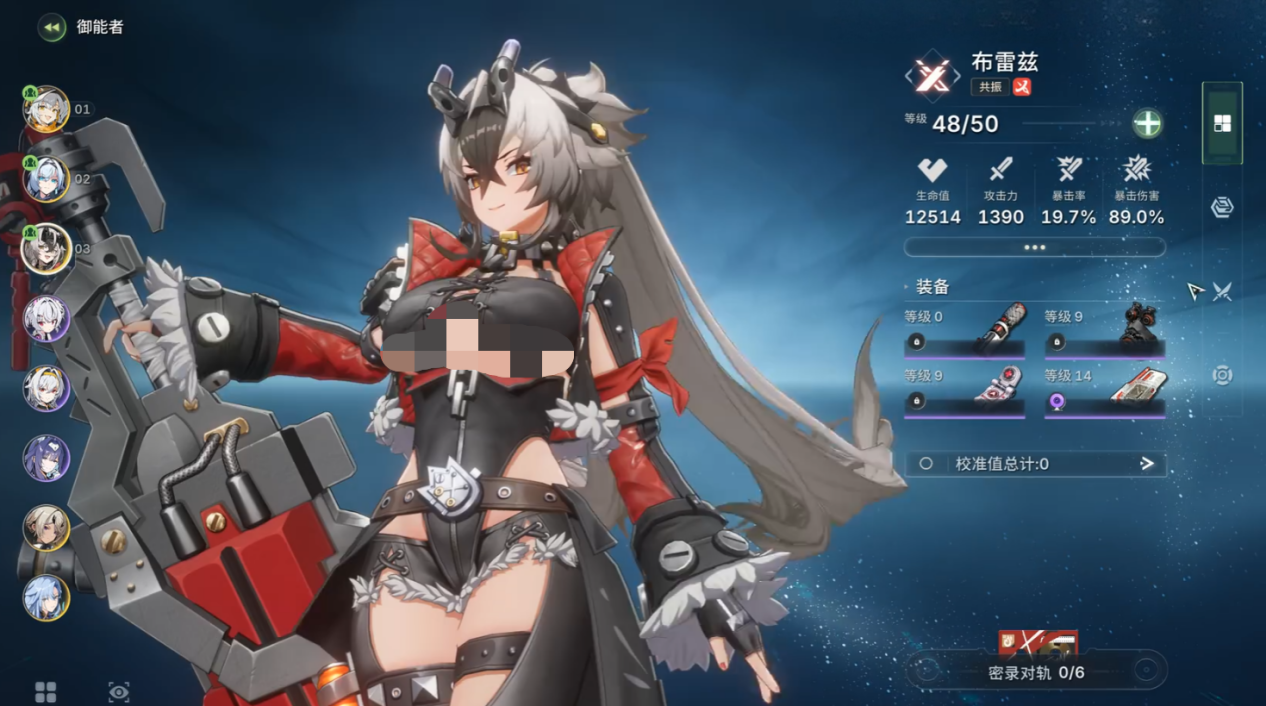Tap the green plus level-up button
Image resolution: width=1266 pixels, height=706 pixels.
point(1147,124)
